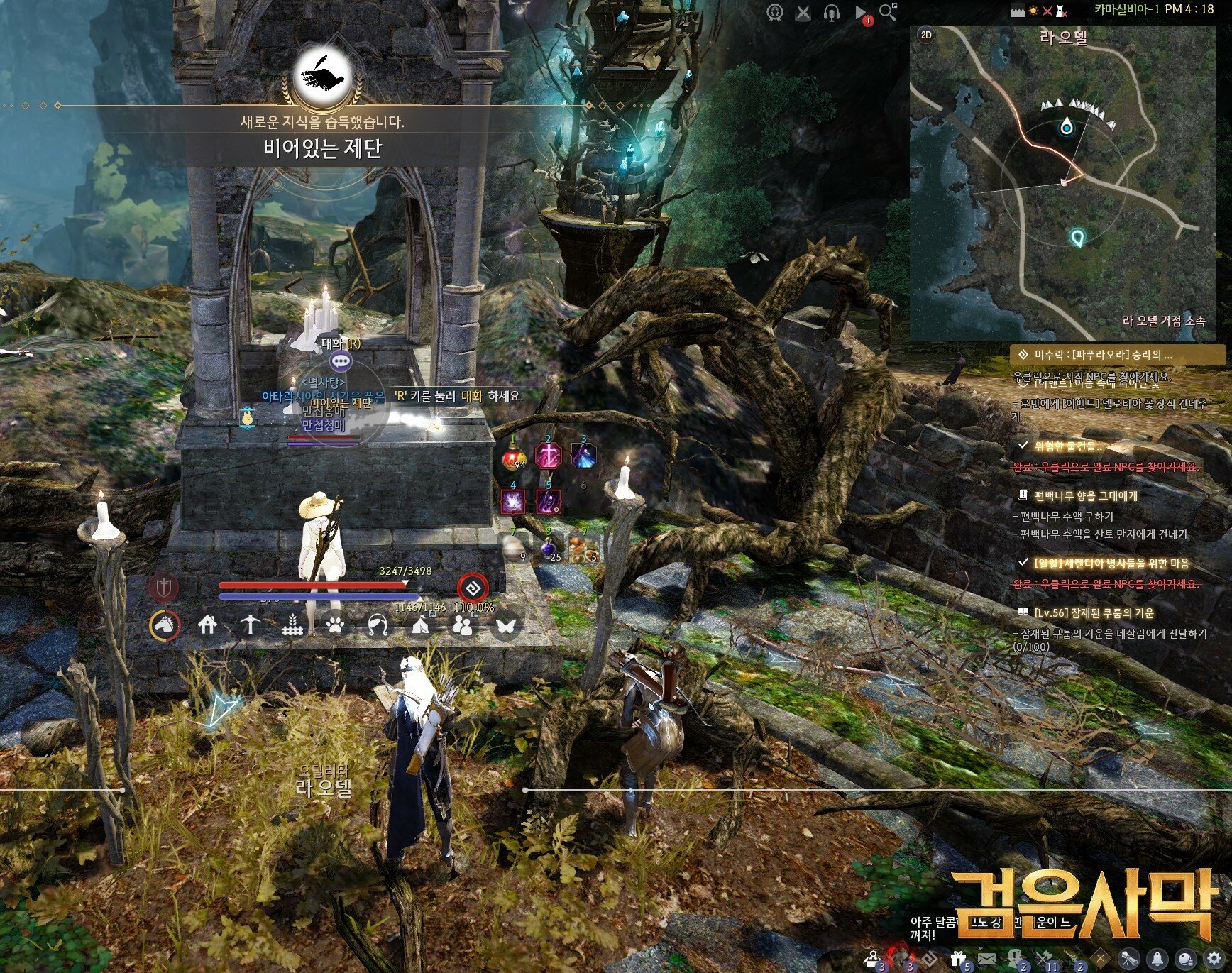Click the tent camp icon
Screen dimensions: 1232x973
[x=420, y=625]
